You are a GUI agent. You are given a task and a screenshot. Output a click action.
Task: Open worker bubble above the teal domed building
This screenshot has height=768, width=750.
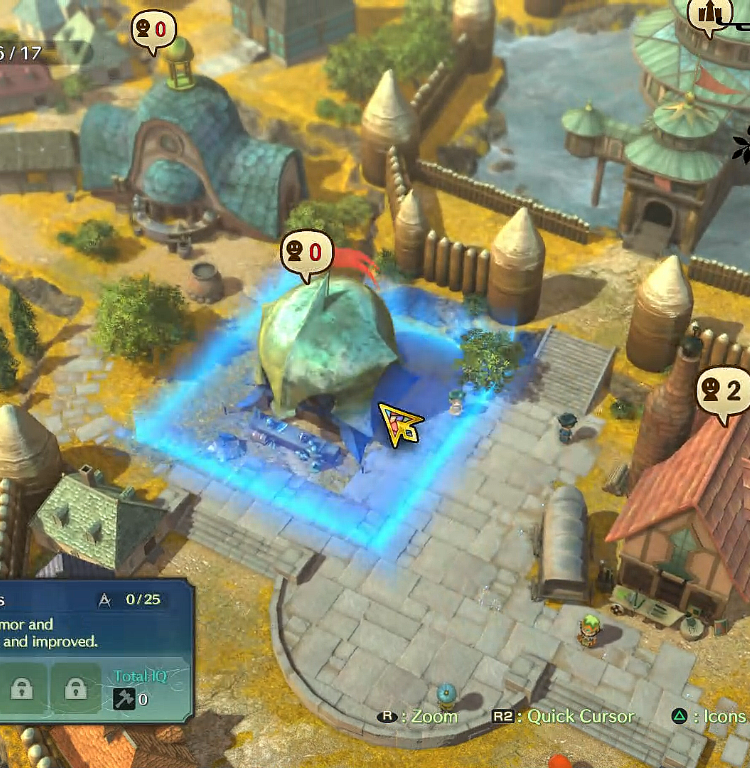(155, 30)
